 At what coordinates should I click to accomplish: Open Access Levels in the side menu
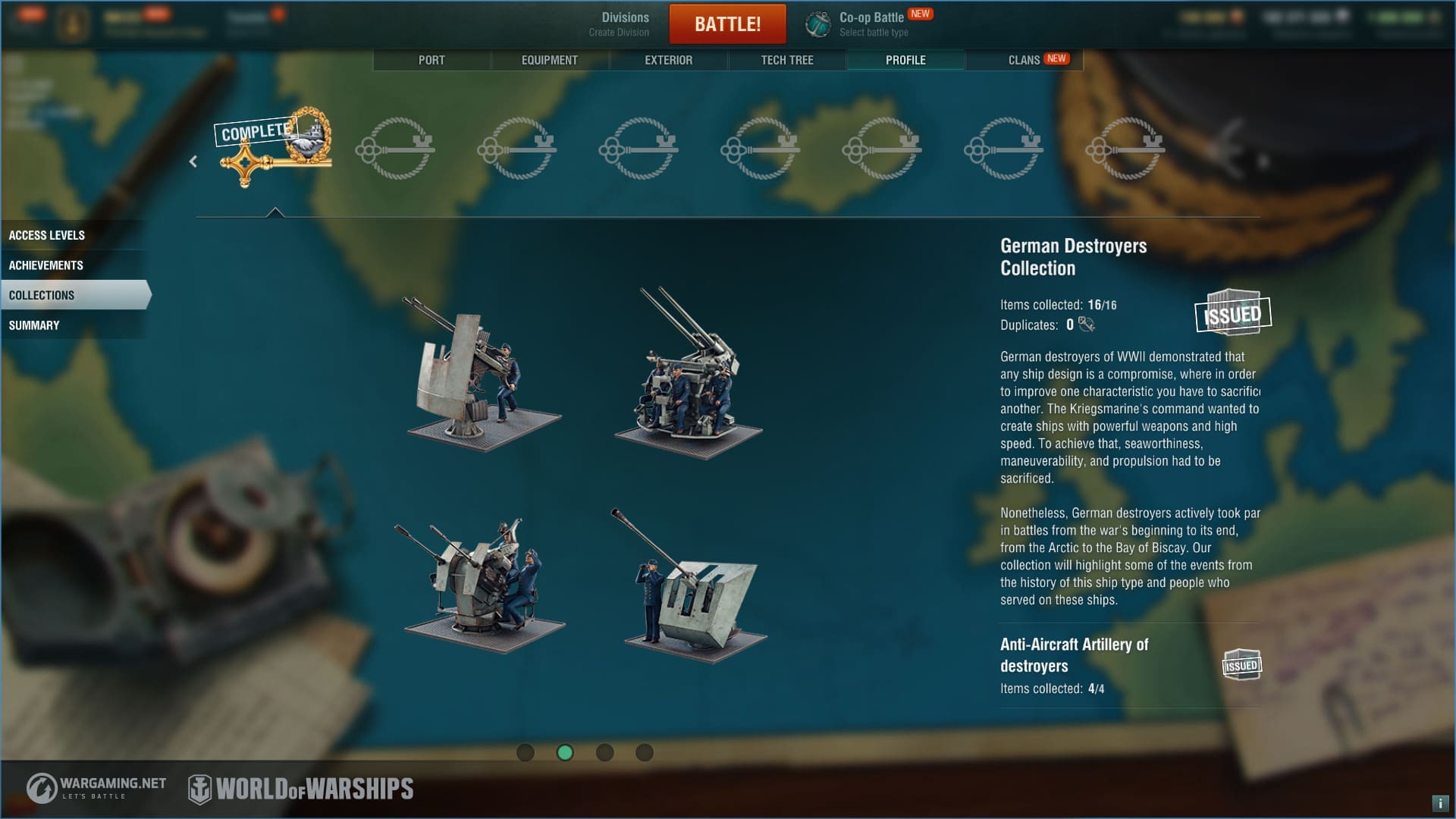click(47, 235)
